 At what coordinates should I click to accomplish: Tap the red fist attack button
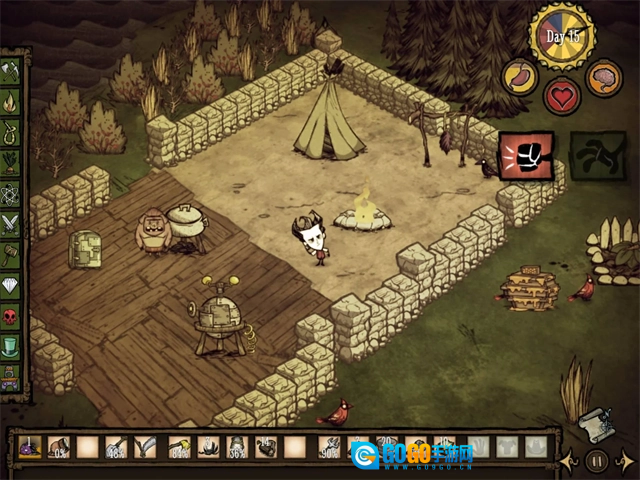[x=525, y=155]
